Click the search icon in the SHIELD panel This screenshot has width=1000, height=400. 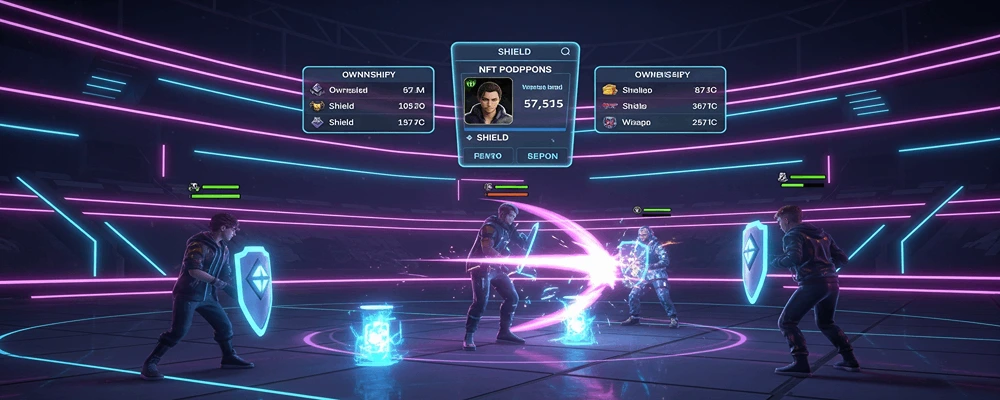point(565,50)
